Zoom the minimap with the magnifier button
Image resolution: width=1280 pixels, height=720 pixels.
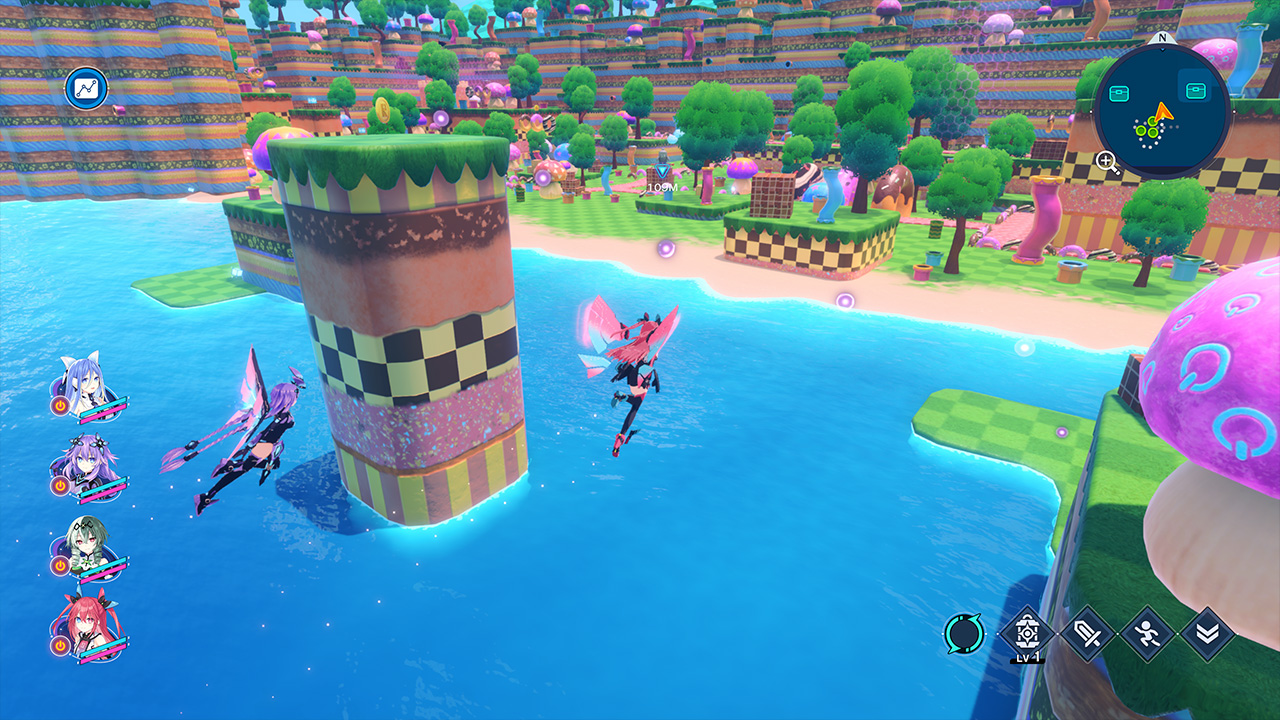1107,161
